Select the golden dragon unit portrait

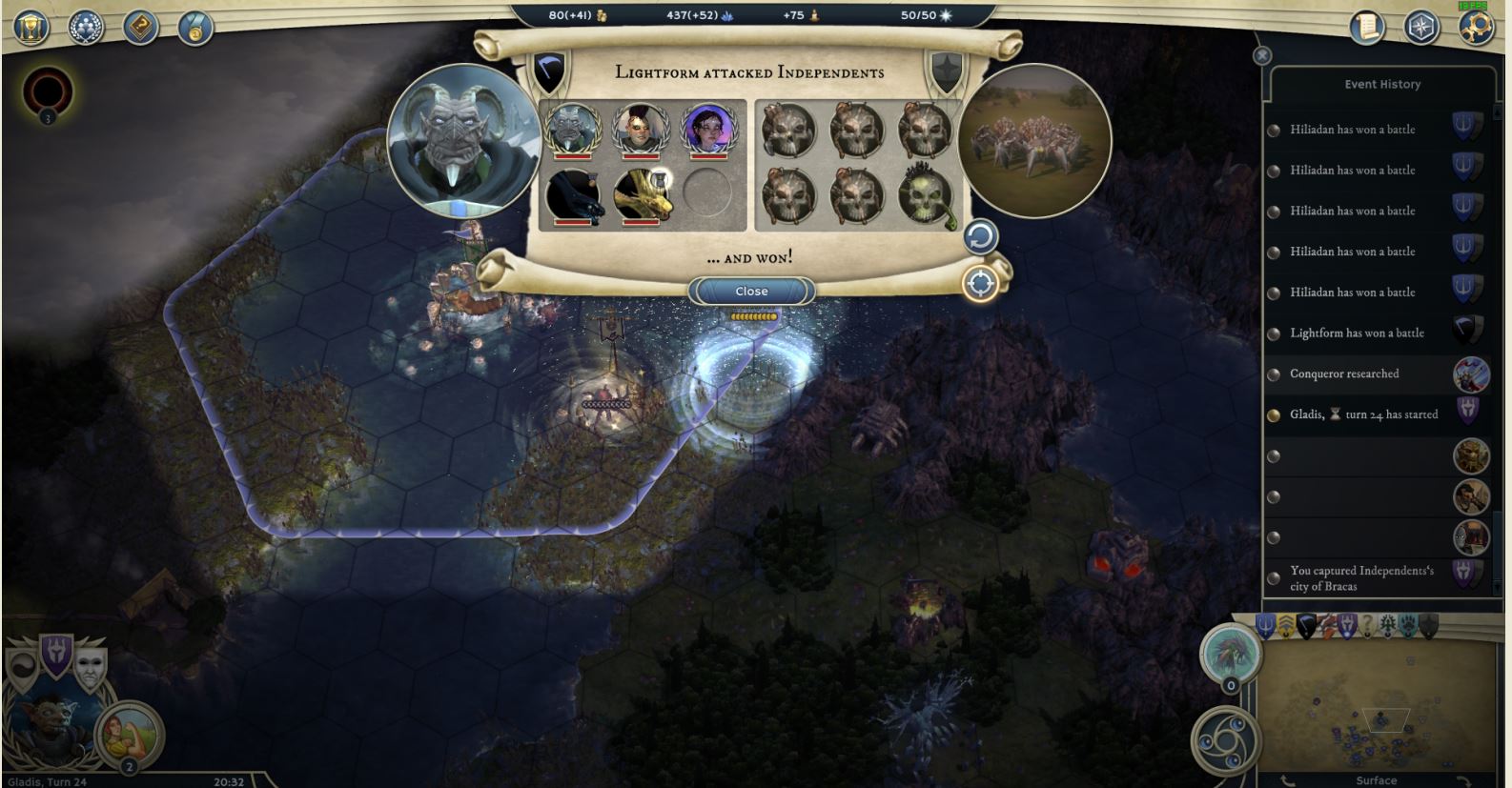640,194
